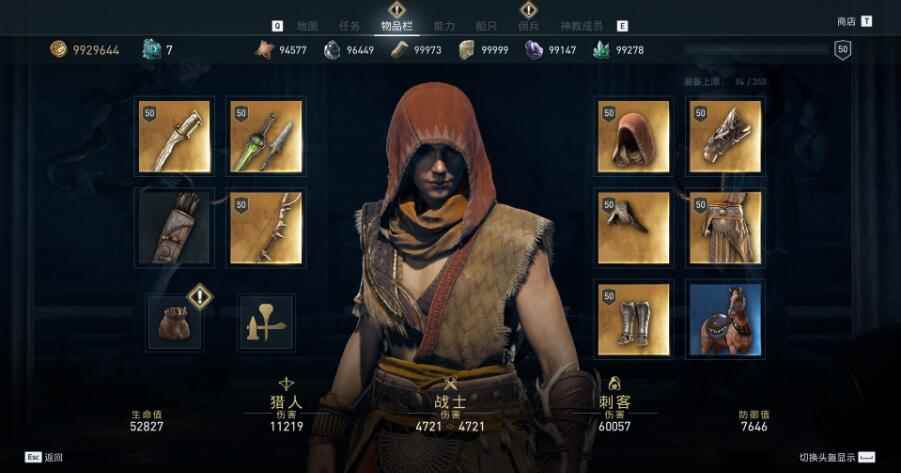Open the 商店 (Store) button
Viewport: 901px width, 473px height.
pyautogui.click(x=846, y=21)
